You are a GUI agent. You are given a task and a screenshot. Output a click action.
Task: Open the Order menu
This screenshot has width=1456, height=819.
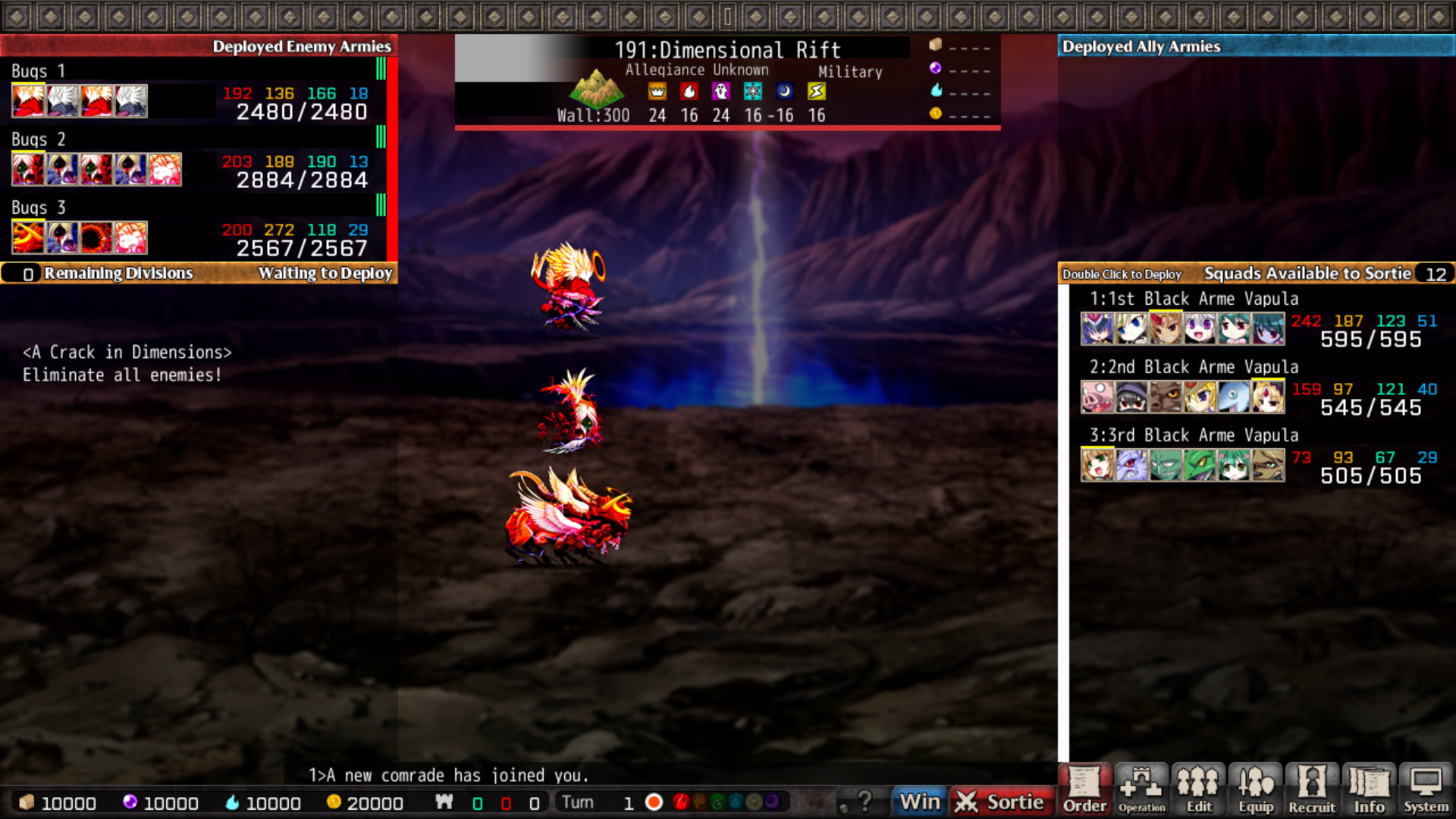coord(1084,790)
